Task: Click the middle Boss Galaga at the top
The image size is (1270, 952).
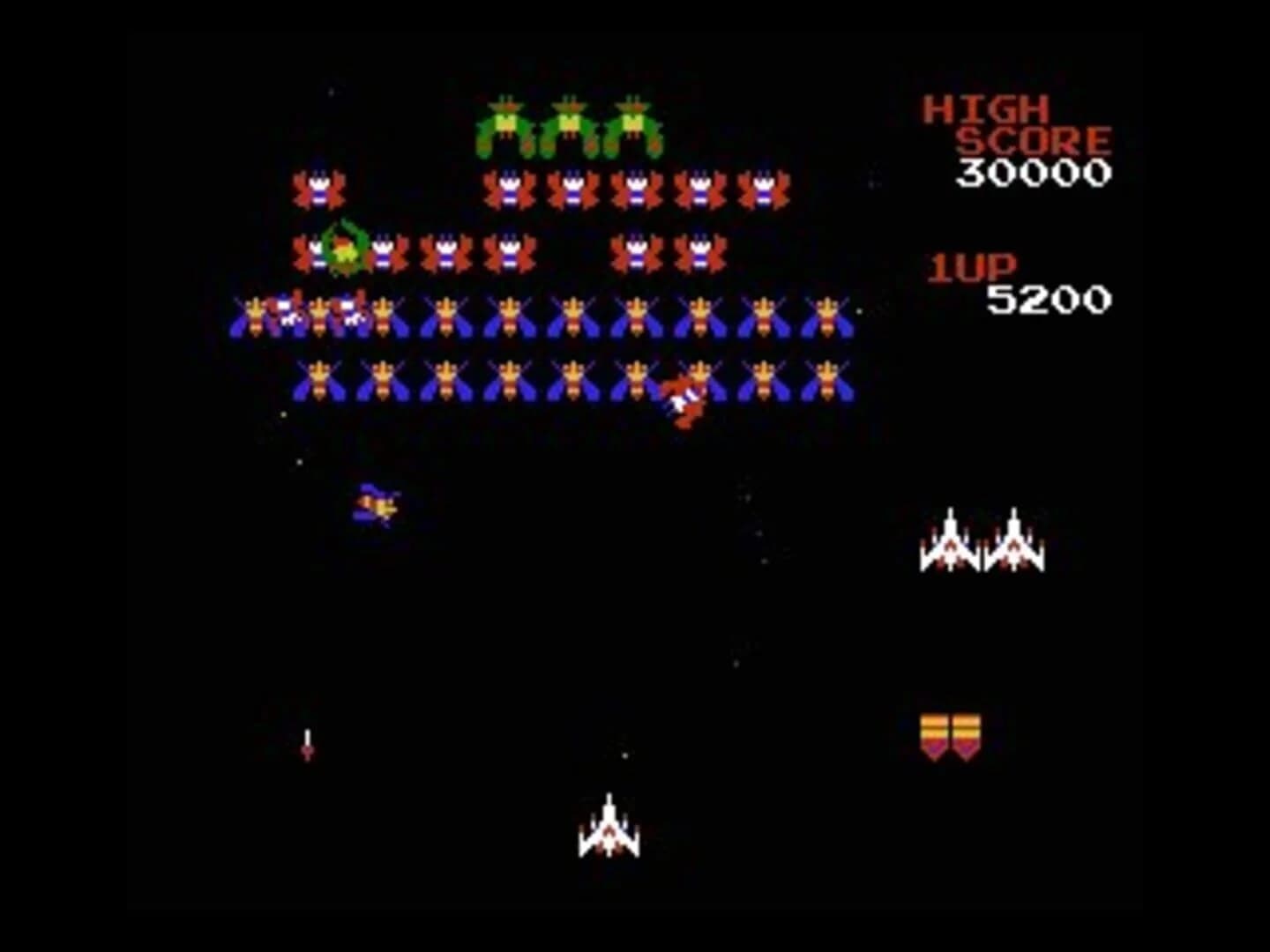Action: pos(569,123)
